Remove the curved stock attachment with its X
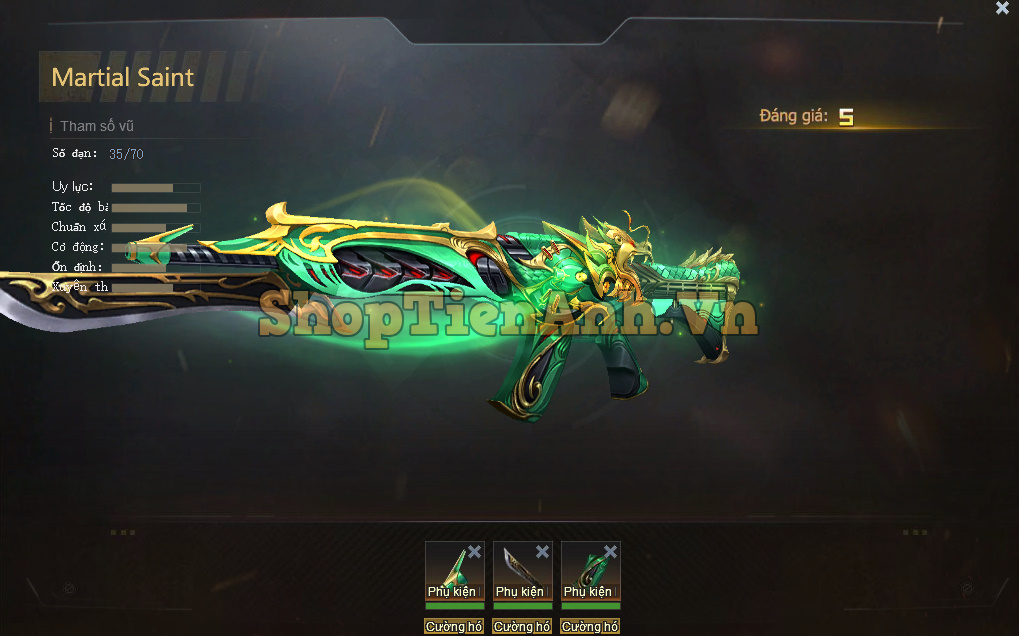Screen dimensions: 1019x636 click(x=610, y=552)
